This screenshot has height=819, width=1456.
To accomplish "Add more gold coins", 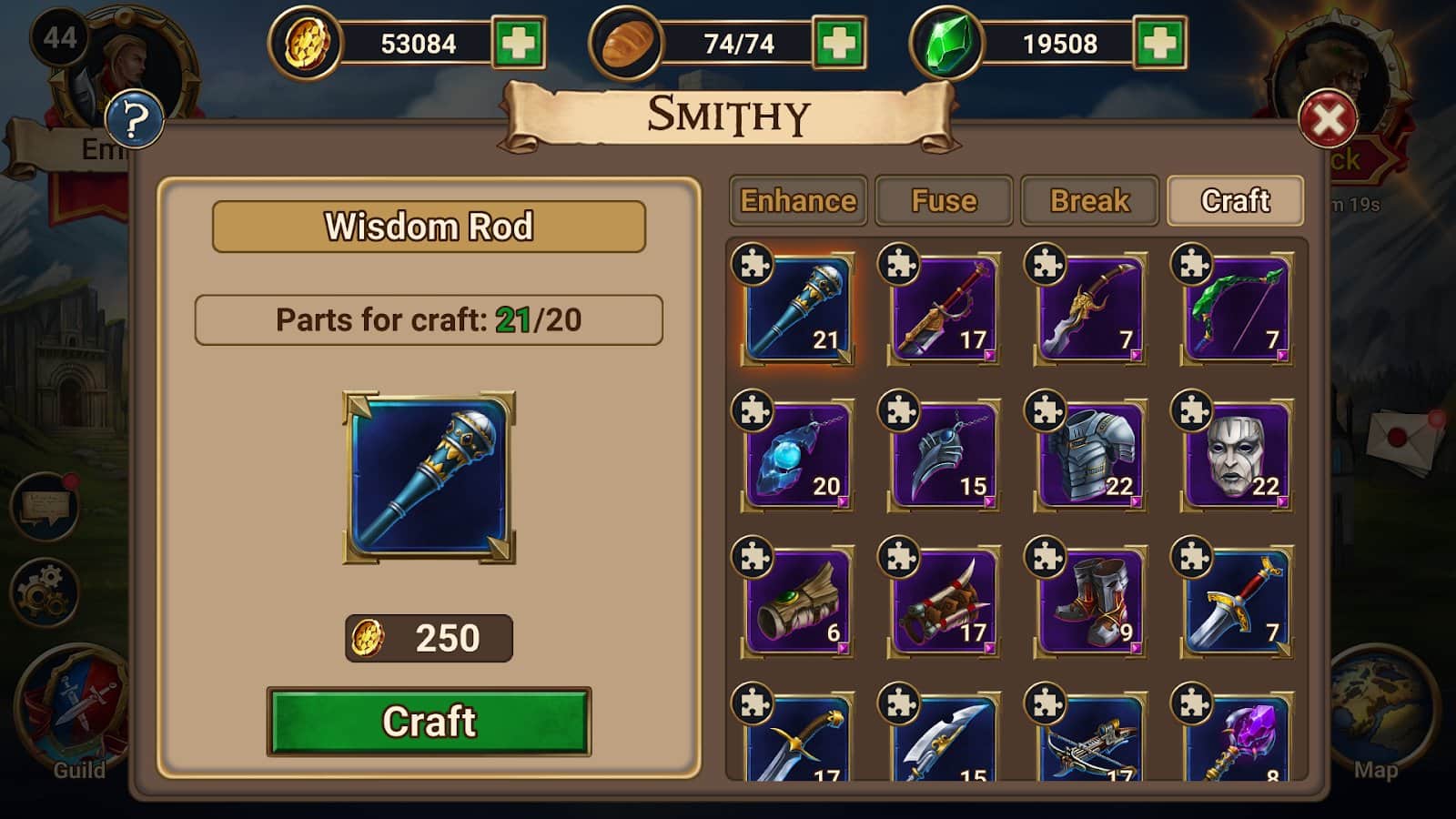I will (x=519, y=43).
